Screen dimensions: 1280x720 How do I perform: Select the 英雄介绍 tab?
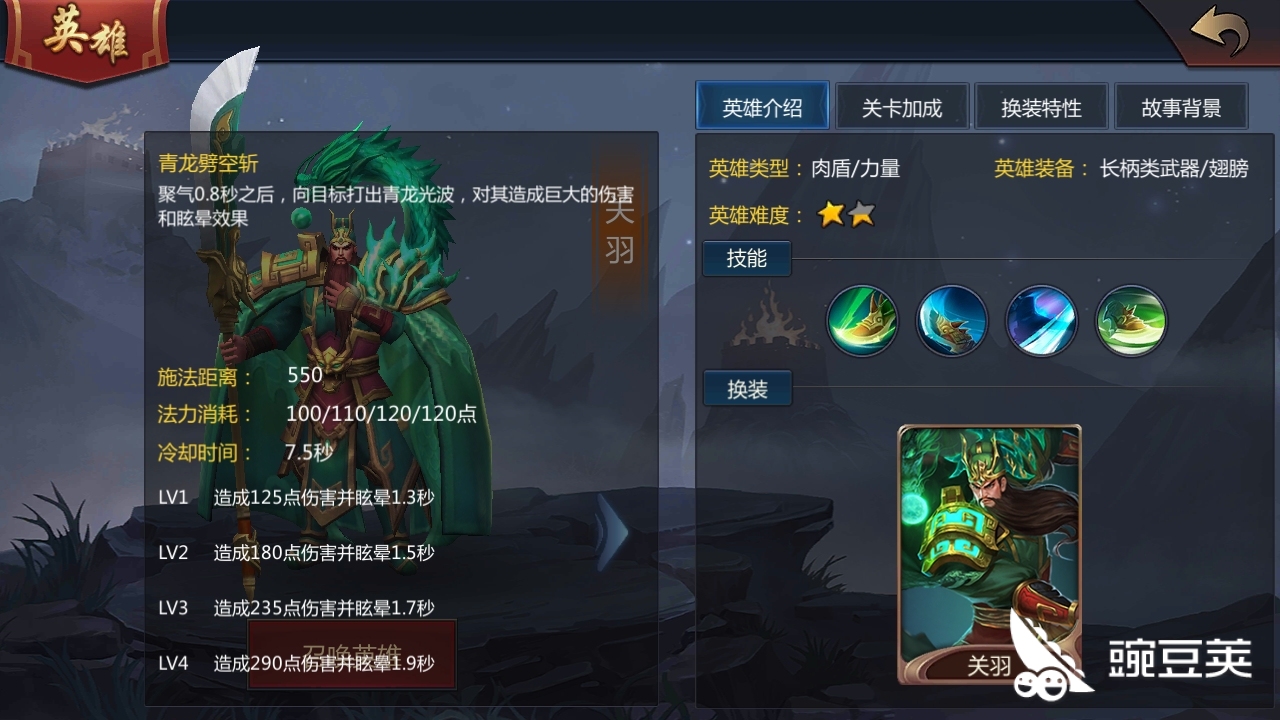(x=762, y=105)
